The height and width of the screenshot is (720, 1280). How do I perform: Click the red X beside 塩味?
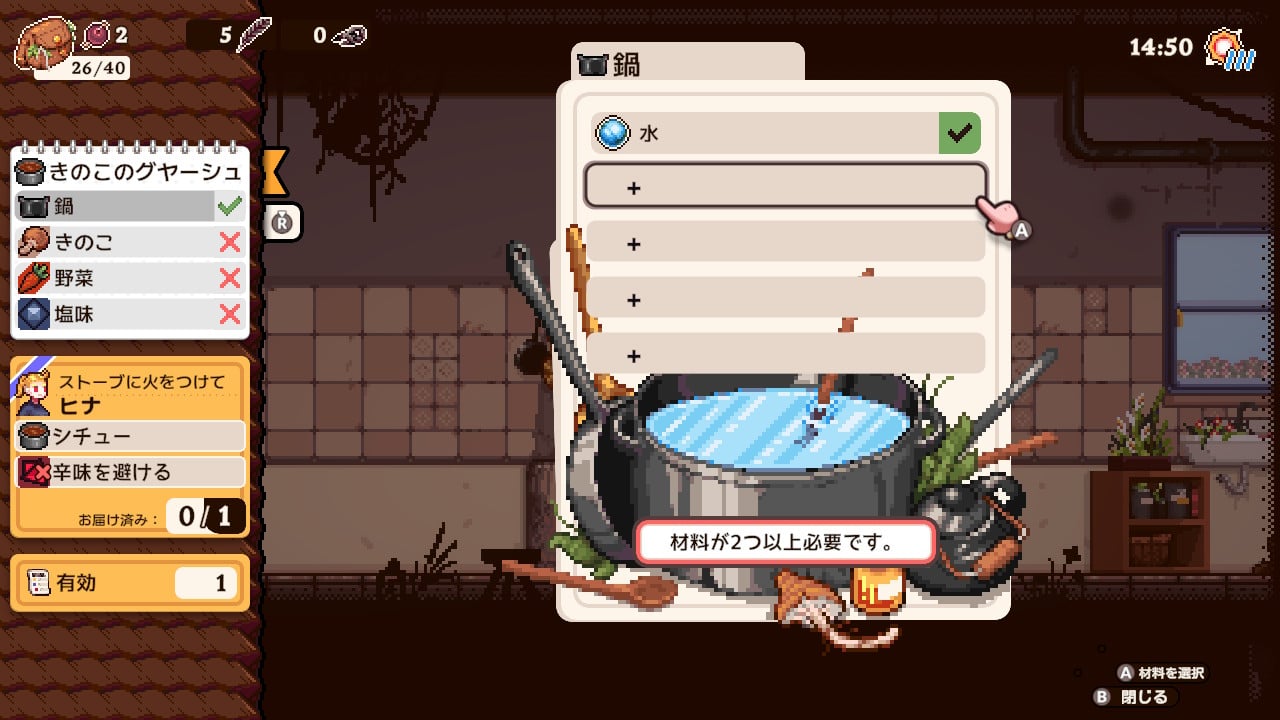point(230,314)
